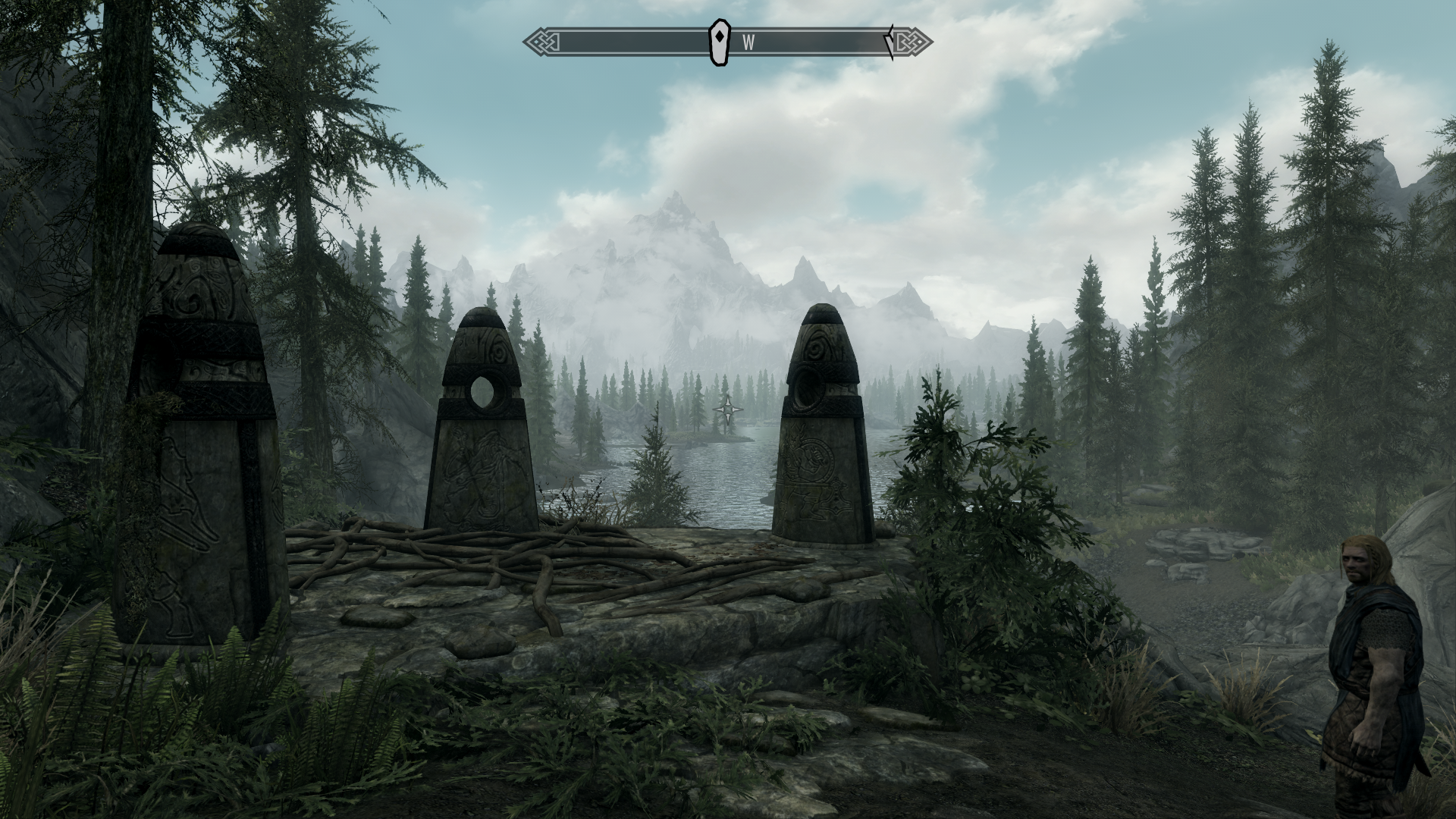Click the white marker icon on the compass
Image resolution: width=1456 pixels, height=819 pixels.
click(717, 42)
